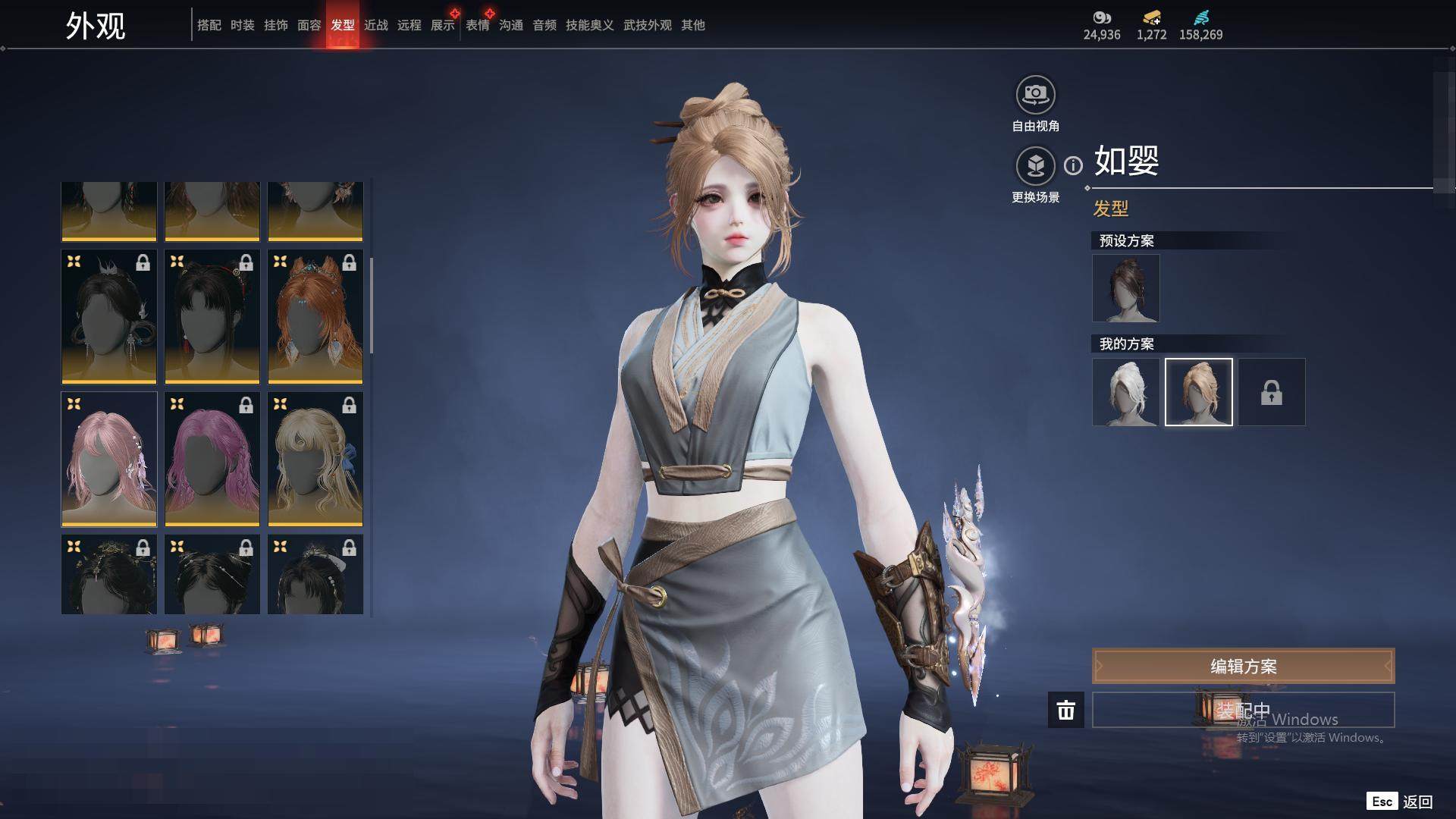Open the 表情 tab
The width and height of the screenshot is (1456, 819).
[477, 26]
